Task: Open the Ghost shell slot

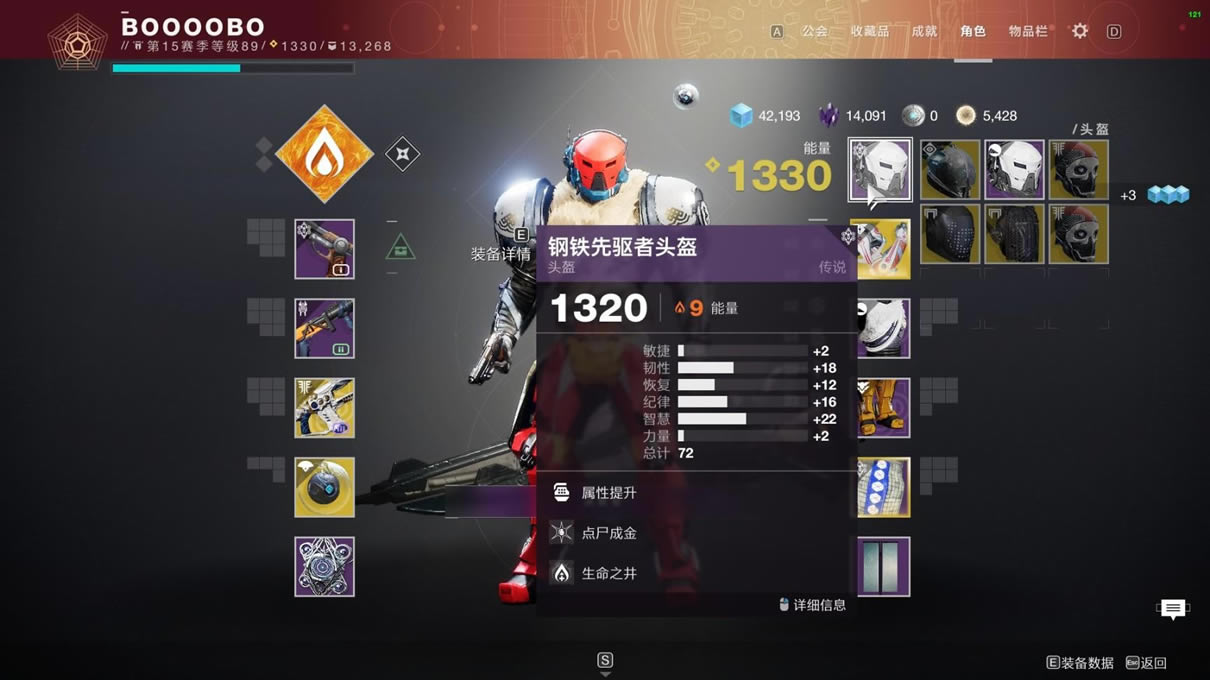Action: tap(324, 487)
